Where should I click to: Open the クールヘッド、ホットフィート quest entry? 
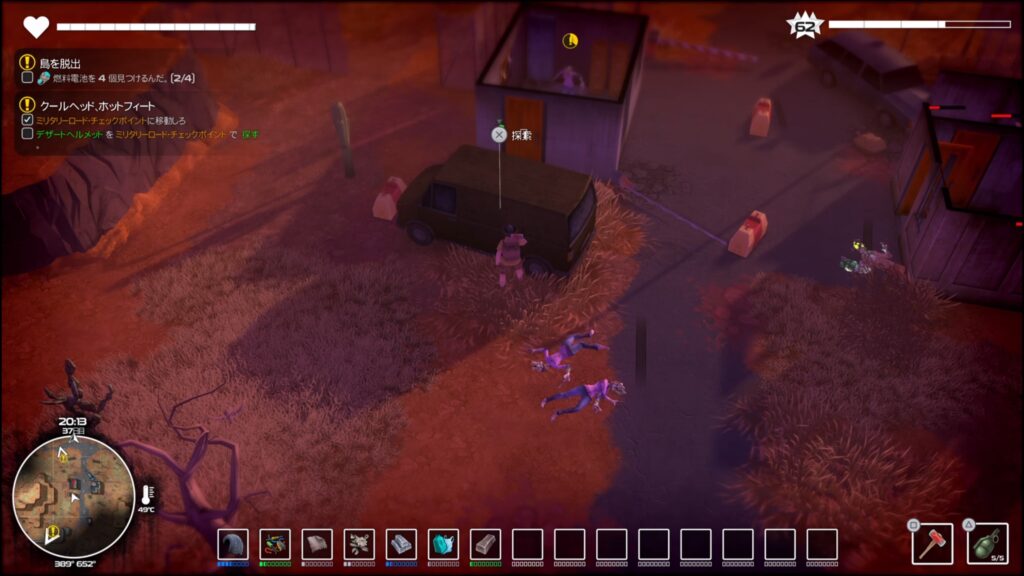point(96,105)
